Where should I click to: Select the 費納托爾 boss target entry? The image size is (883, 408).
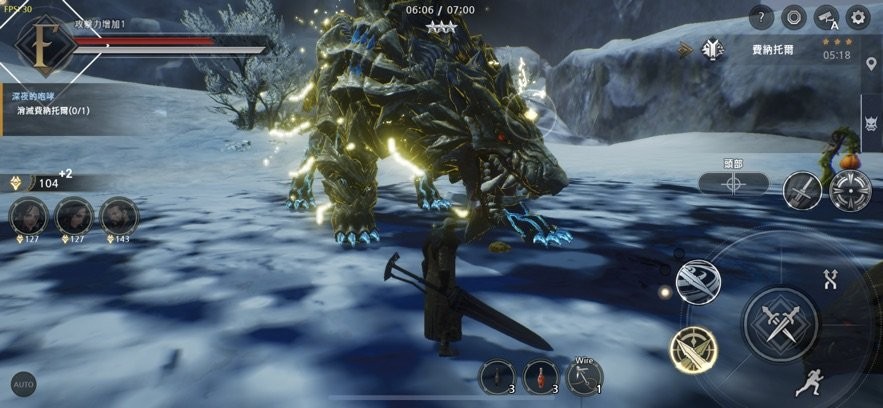(x=770, y=48)
